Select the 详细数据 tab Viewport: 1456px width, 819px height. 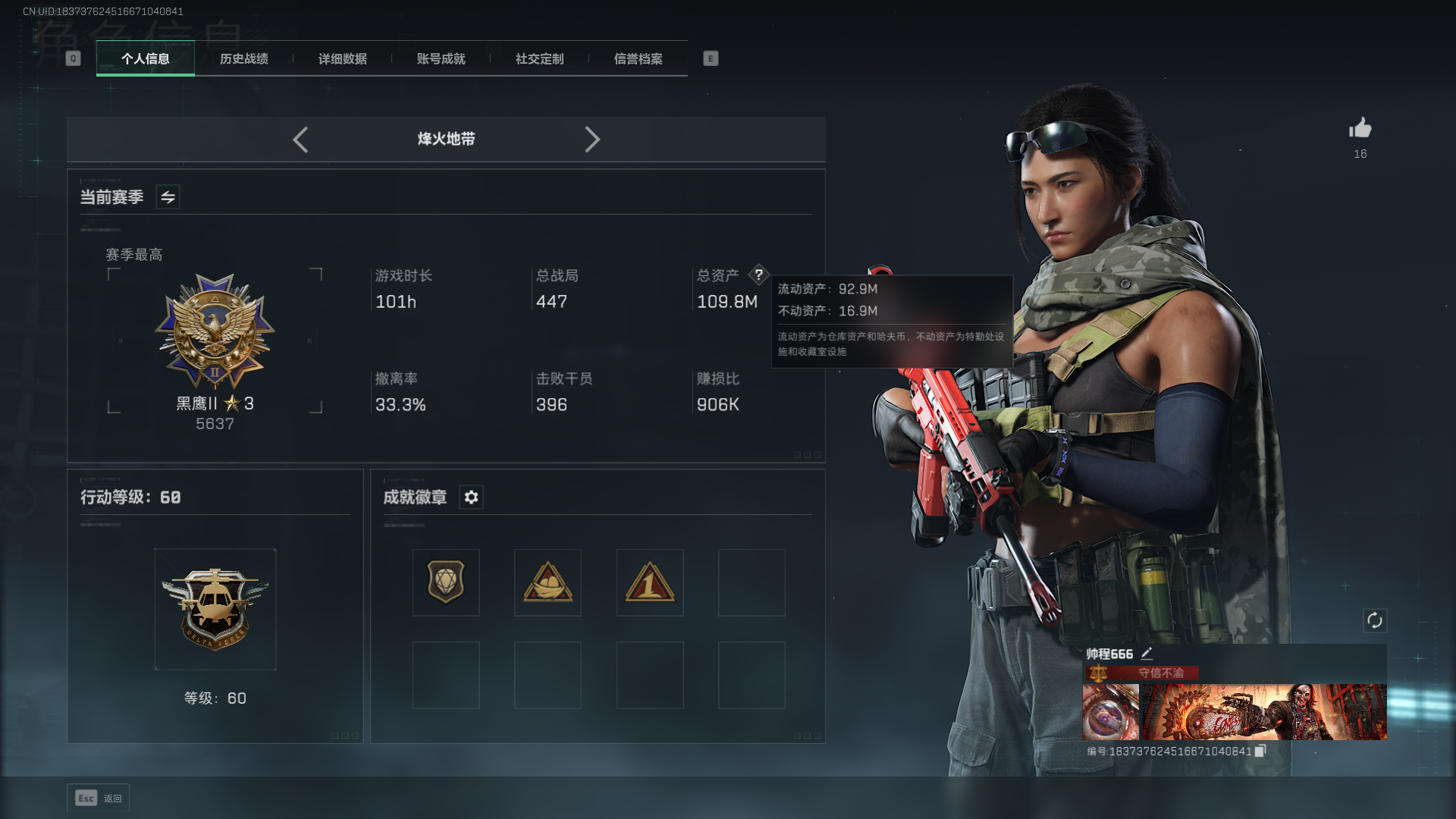click(343, 59)
